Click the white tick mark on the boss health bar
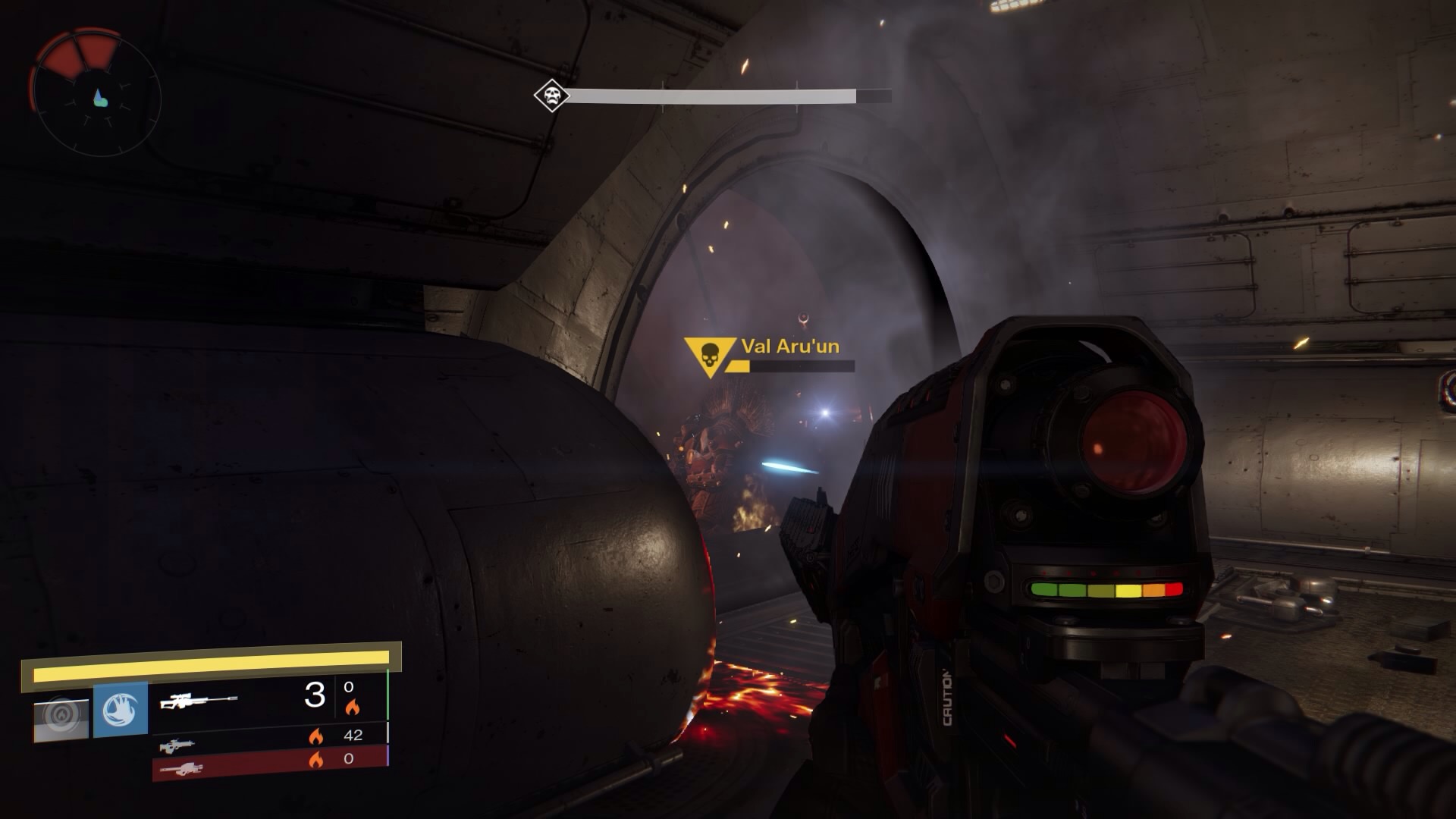This screenshot has height=819, width=1456. 662,94
